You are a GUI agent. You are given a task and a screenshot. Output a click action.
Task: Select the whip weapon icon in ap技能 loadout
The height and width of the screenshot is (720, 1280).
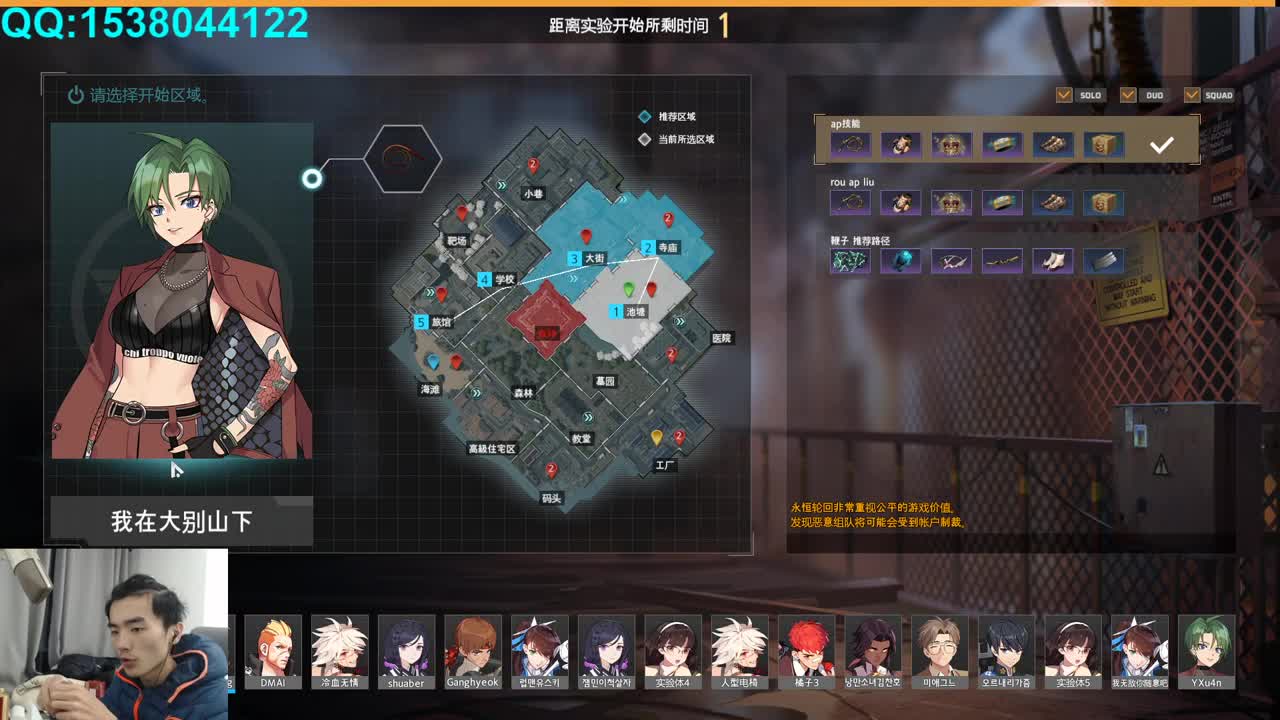[x=850, y=144]
